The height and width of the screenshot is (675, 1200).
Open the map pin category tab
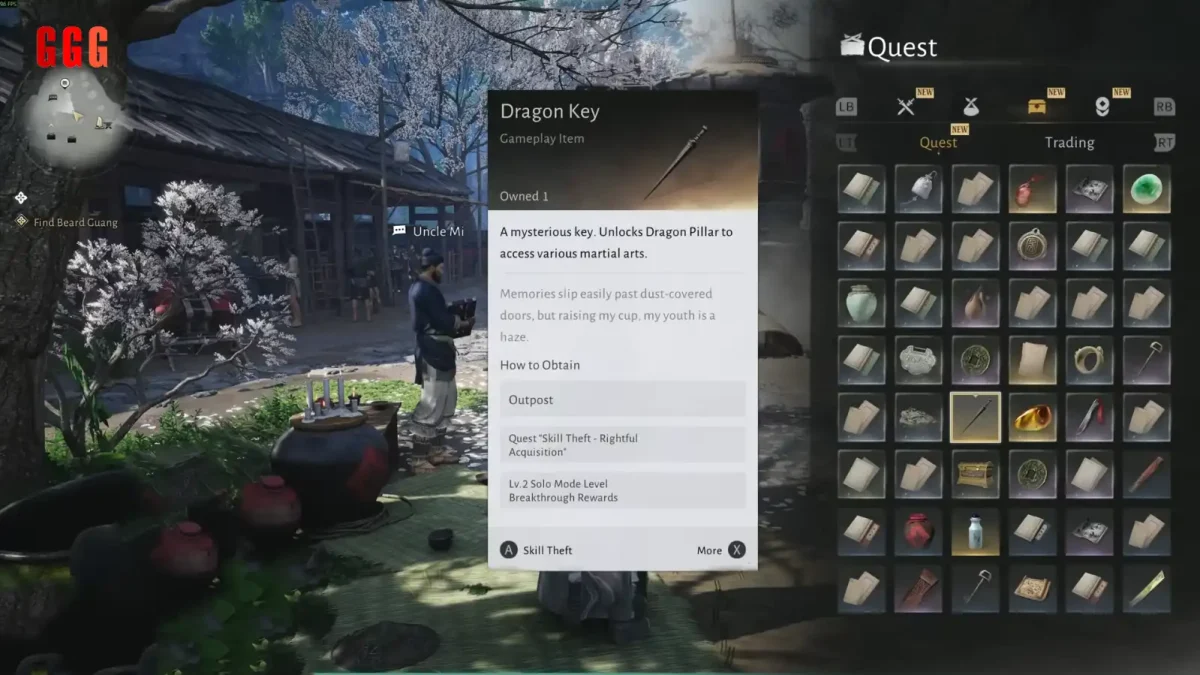tap(1102, 107)
